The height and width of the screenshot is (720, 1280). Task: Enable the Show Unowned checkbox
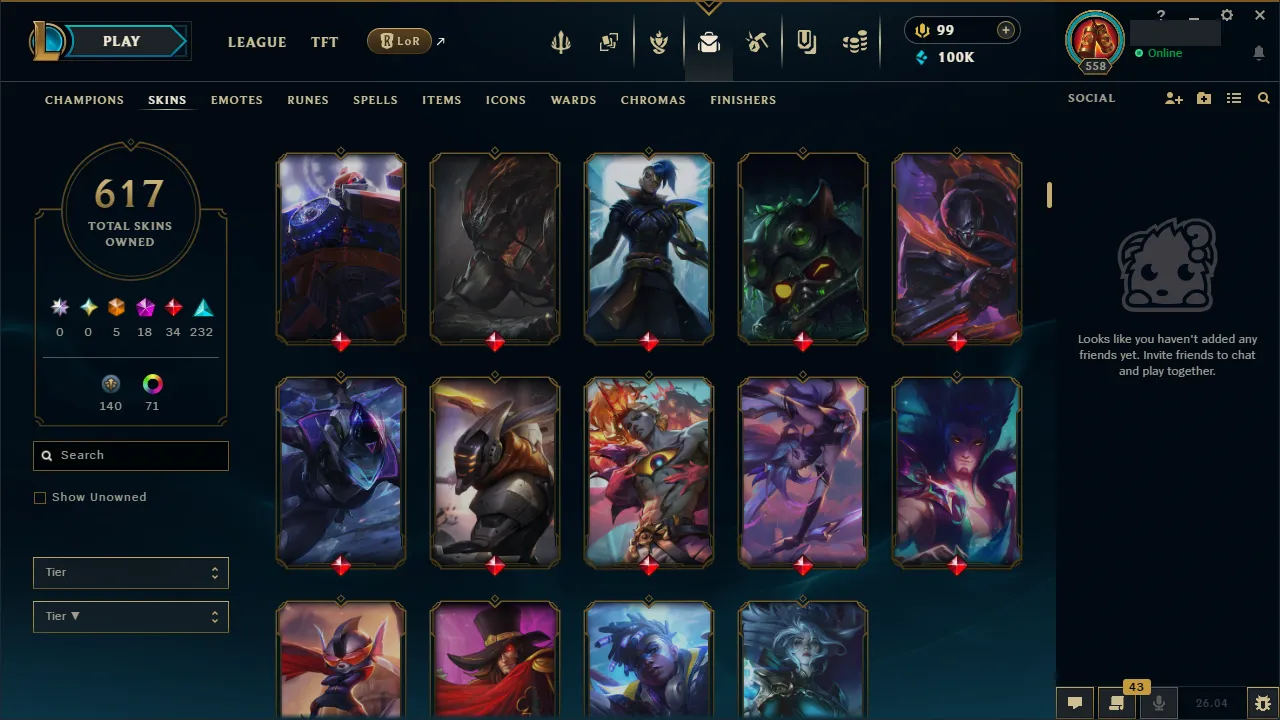(40, 497)
